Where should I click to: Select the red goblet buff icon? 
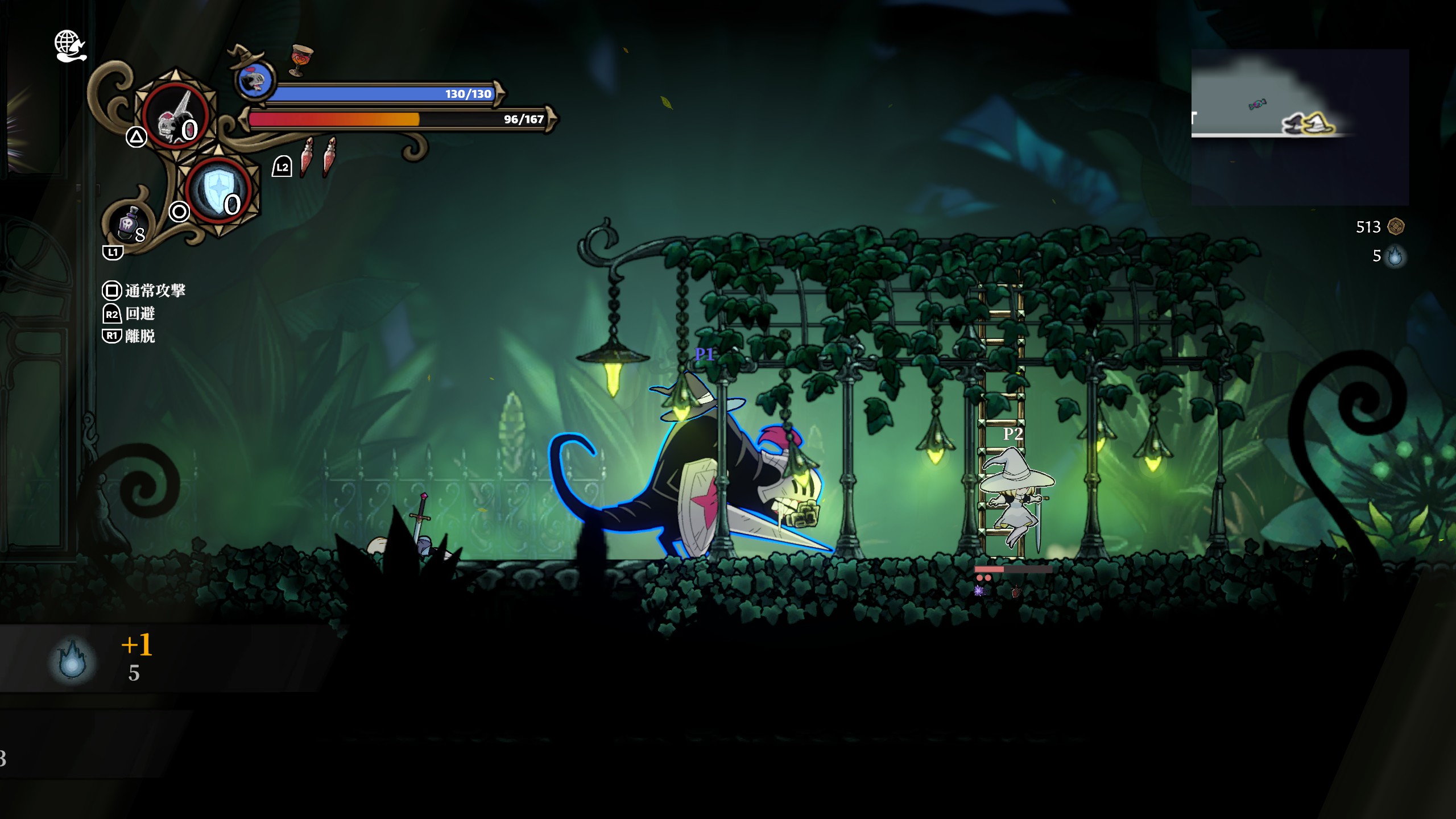[301, 60]
